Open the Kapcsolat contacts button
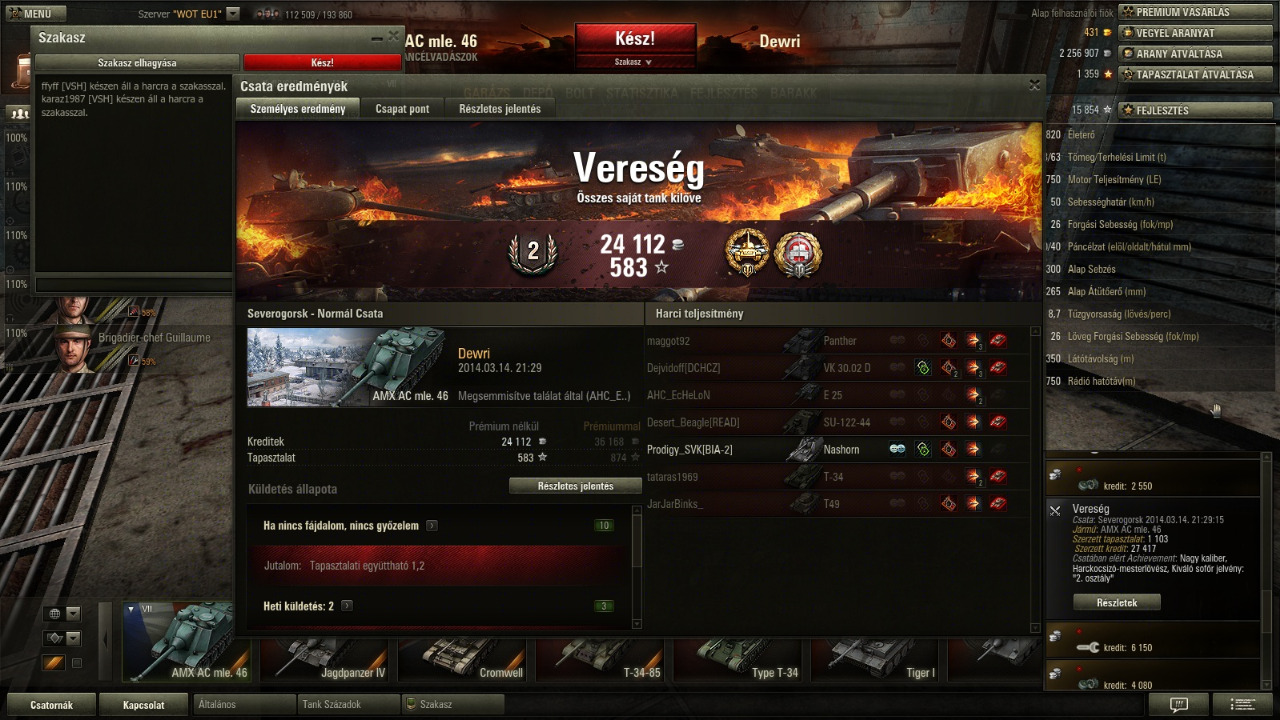Image resolution: width=1280 pixels, height=720 pixels. pos(143,705)
